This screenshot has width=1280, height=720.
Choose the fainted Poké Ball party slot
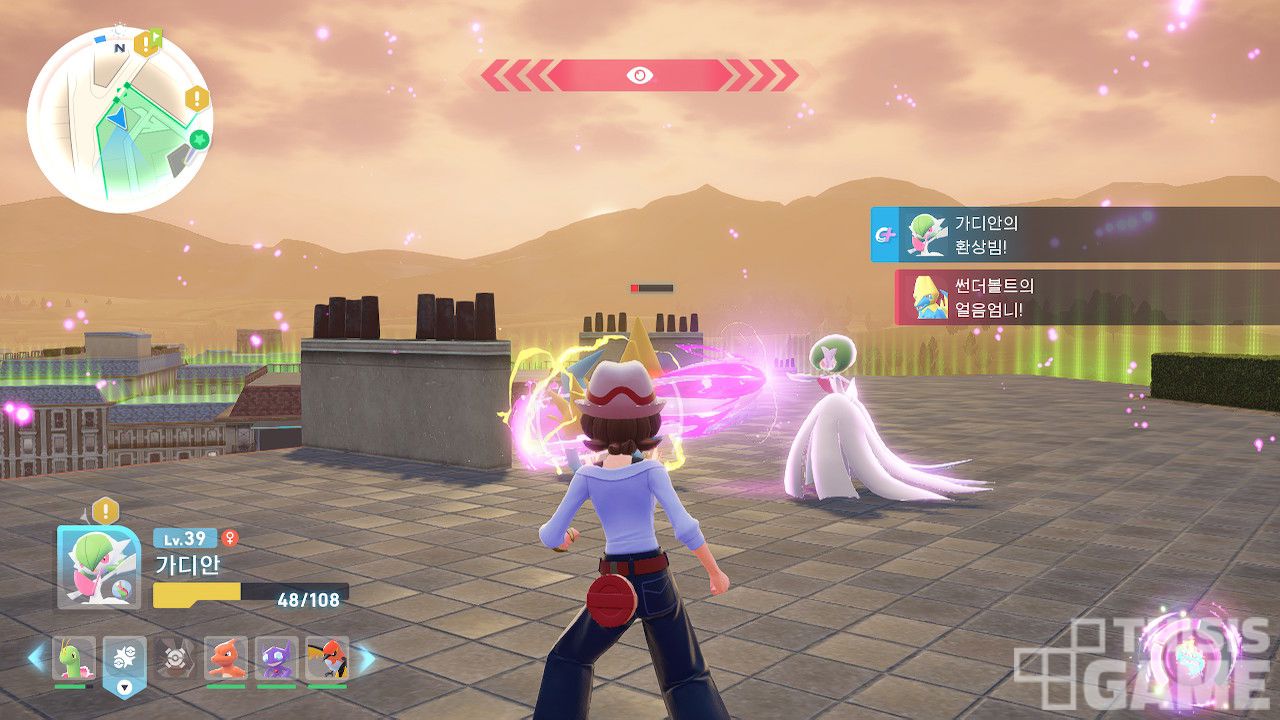click(174, 658)
